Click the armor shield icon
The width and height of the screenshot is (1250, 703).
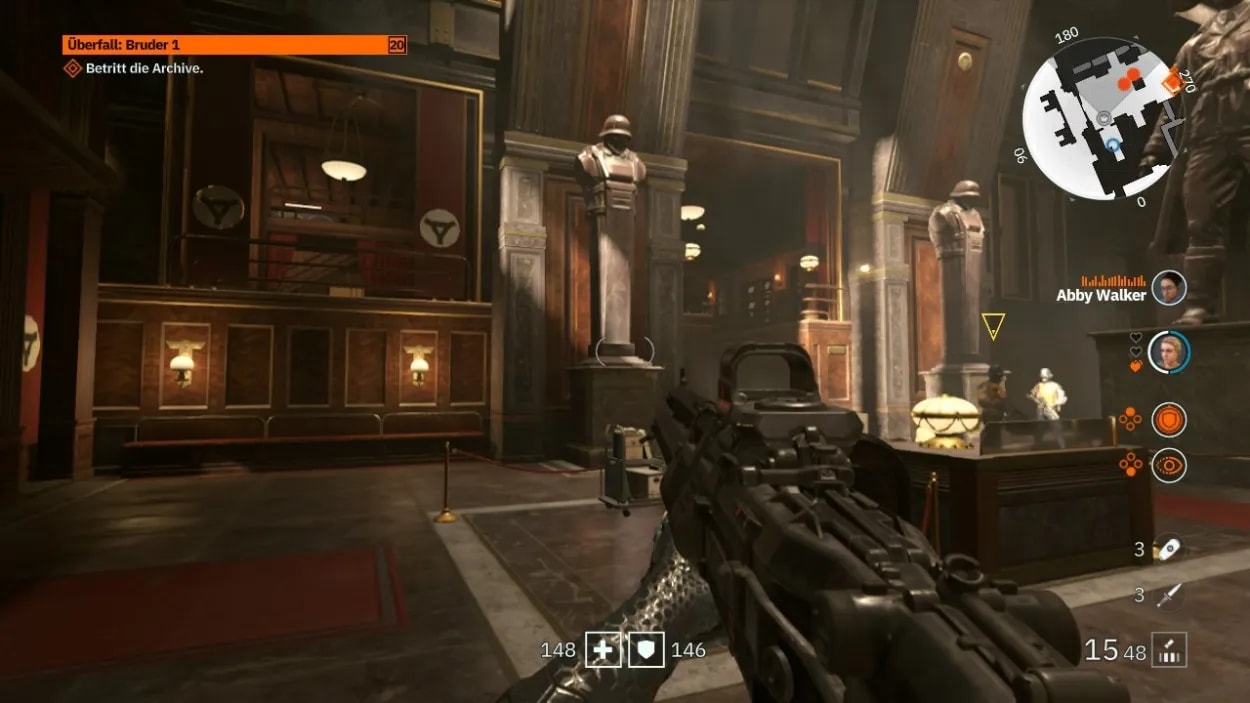pyautogui.click(x=646, y=650)
